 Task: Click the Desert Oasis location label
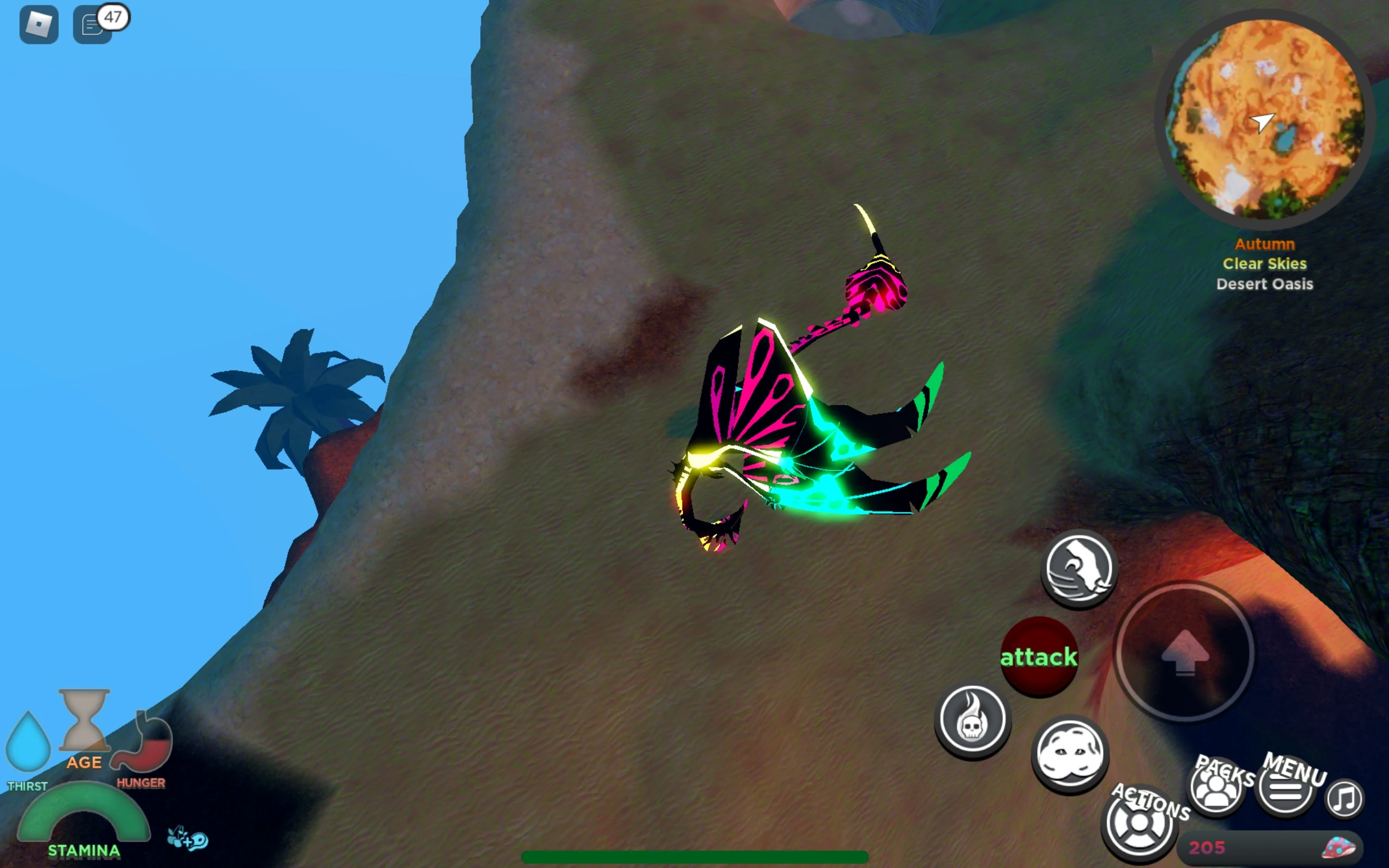(x=1265, y=284)
